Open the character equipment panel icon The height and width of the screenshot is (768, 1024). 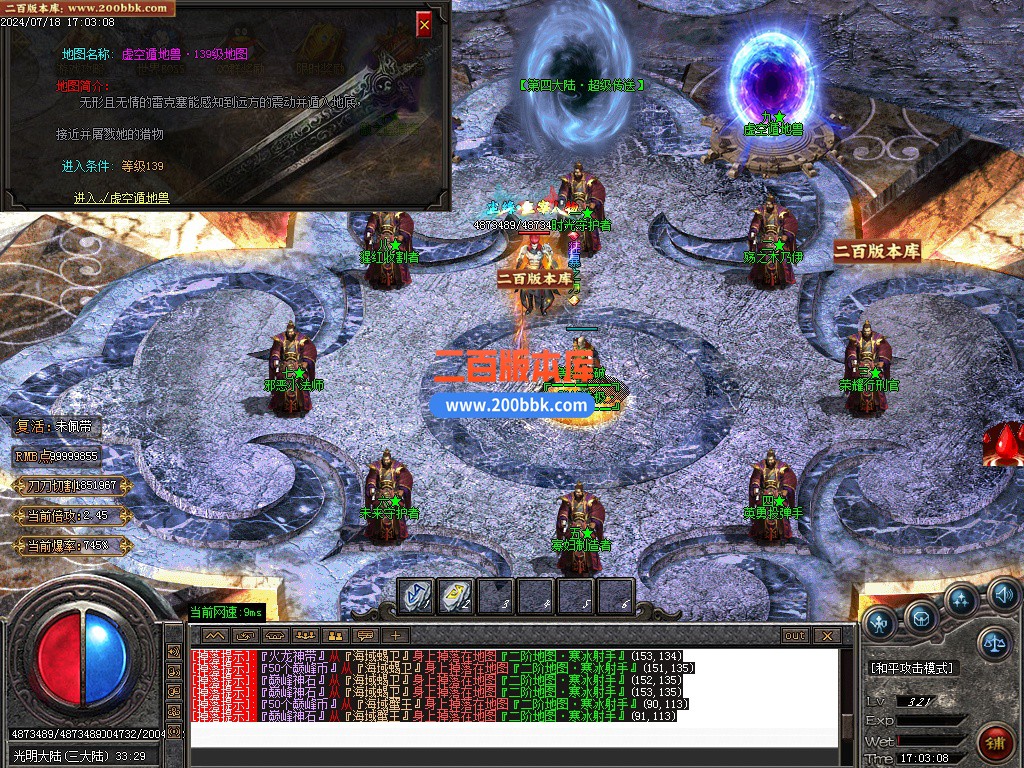(x=880, y=623)
